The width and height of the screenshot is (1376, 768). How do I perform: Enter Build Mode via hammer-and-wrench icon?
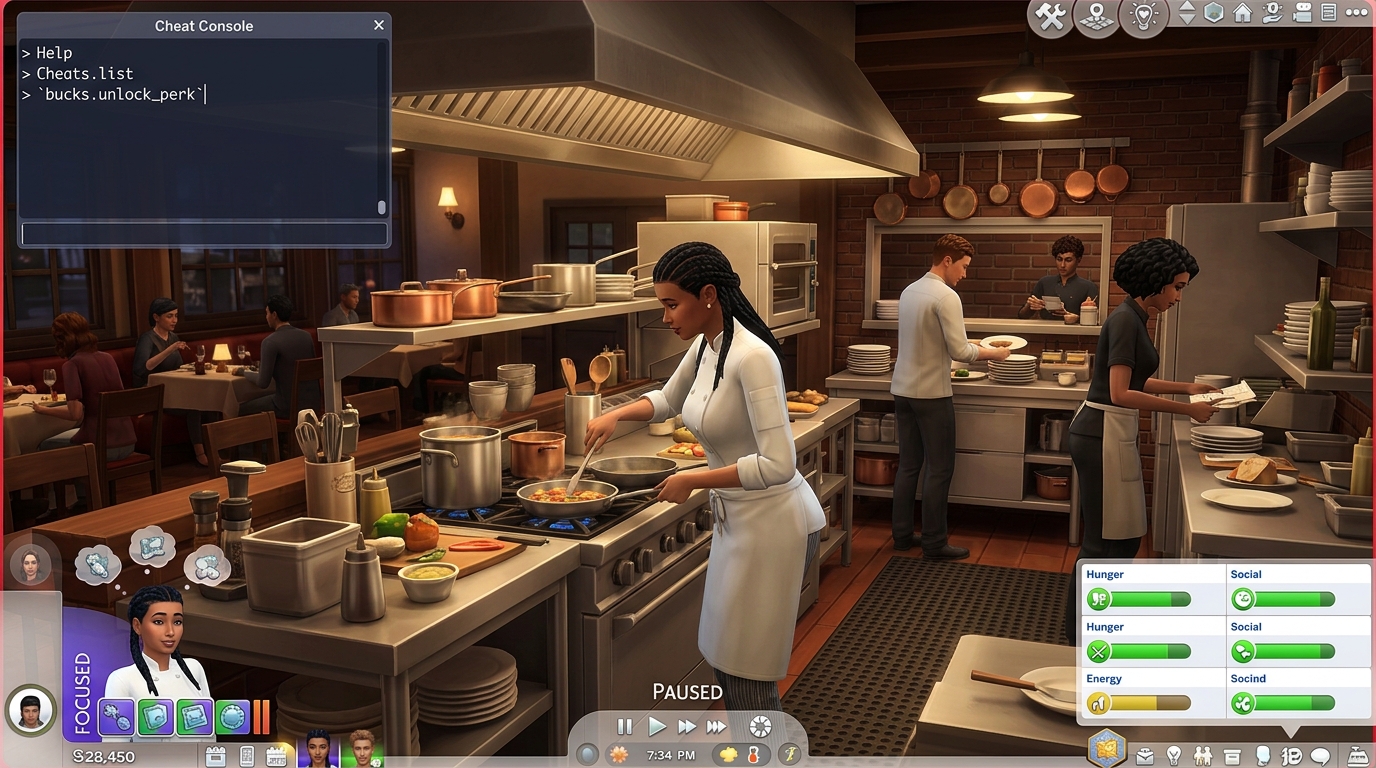[1048, 14]
